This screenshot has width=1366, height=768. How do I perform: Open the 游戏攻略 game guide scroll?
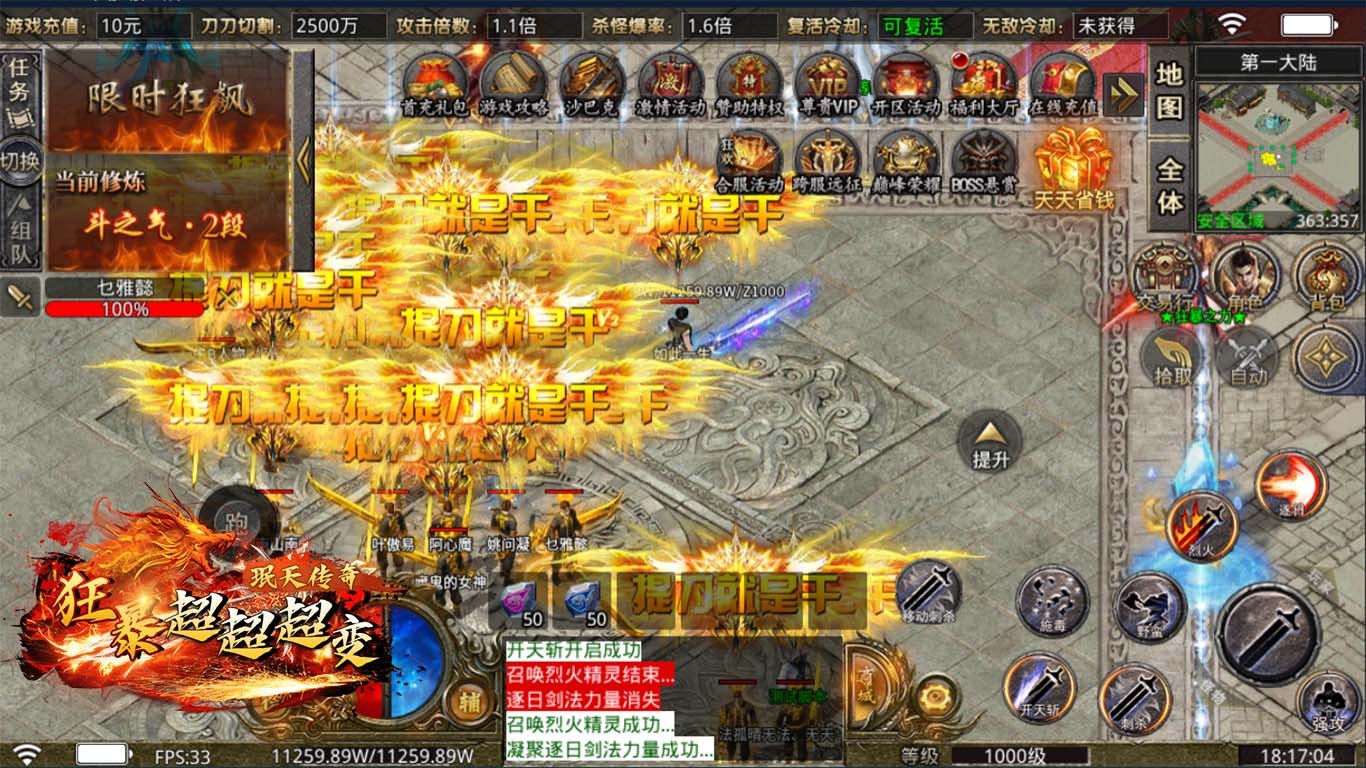512,82
